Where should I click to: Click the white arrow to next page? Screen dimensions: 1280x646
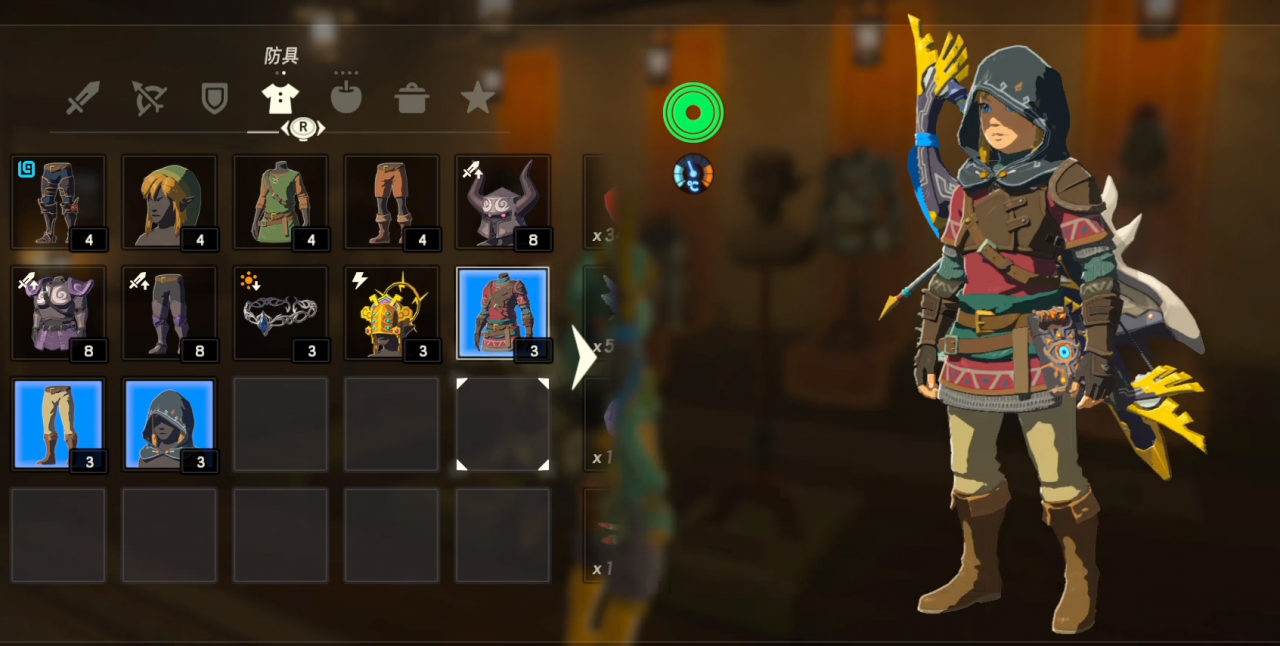point(582,357)
